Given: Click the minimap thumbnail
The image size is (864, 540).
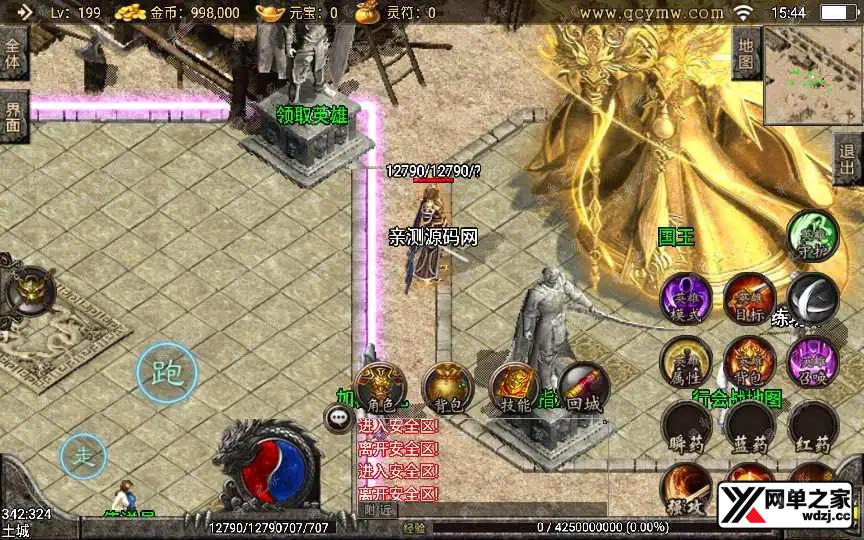Looking at the screenshot, I should pos(812,75).
